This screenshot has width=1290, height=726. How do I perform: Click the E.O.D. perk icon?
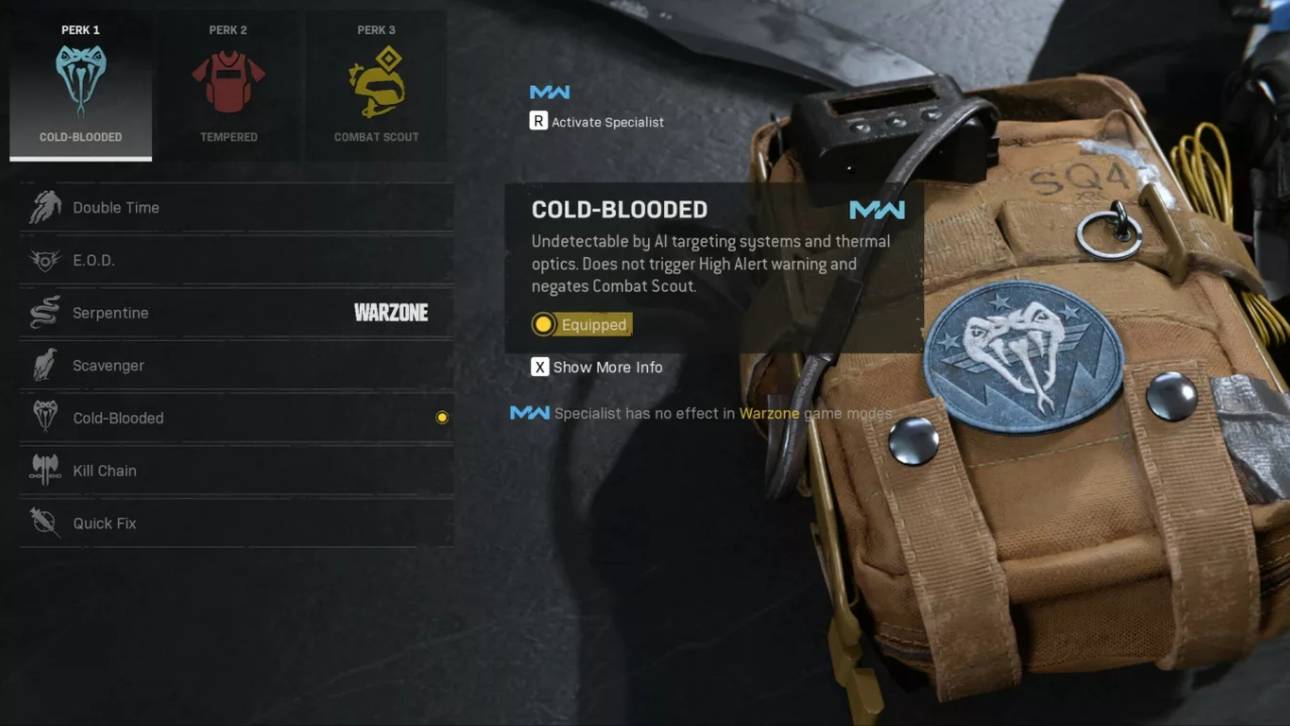[x=44, y=260]
